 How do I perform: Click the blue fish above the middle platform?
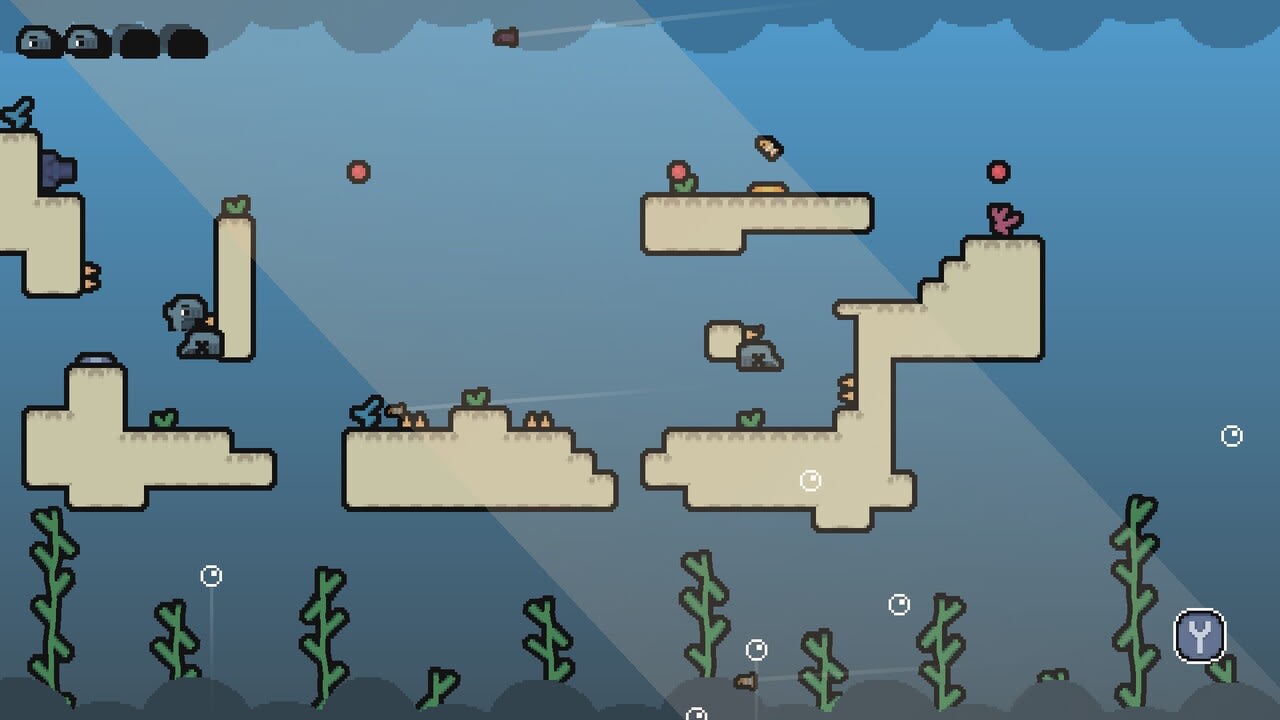[366, 410]
